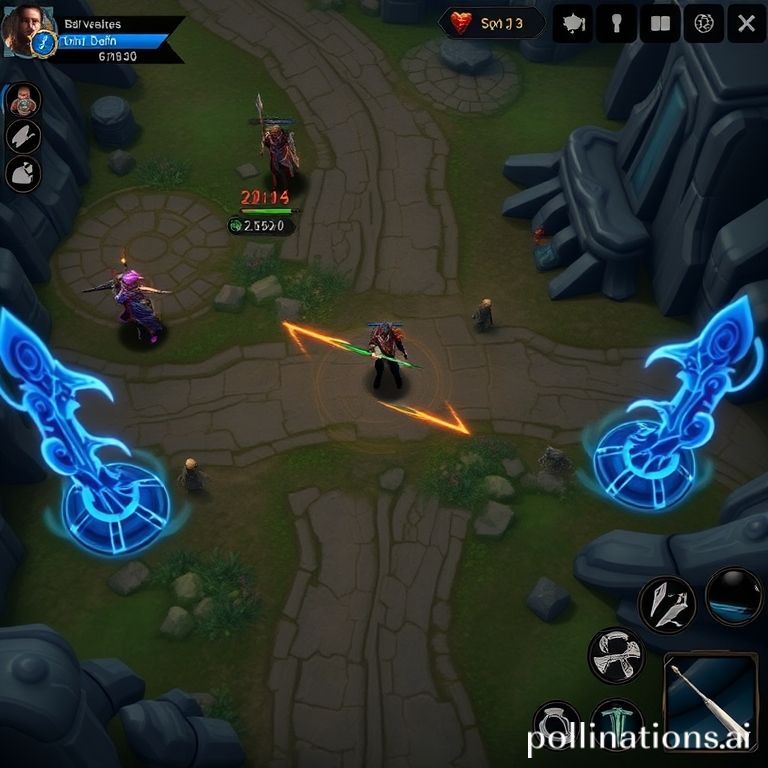Click the blue rune badge beside the portrait

pos(44,42)
